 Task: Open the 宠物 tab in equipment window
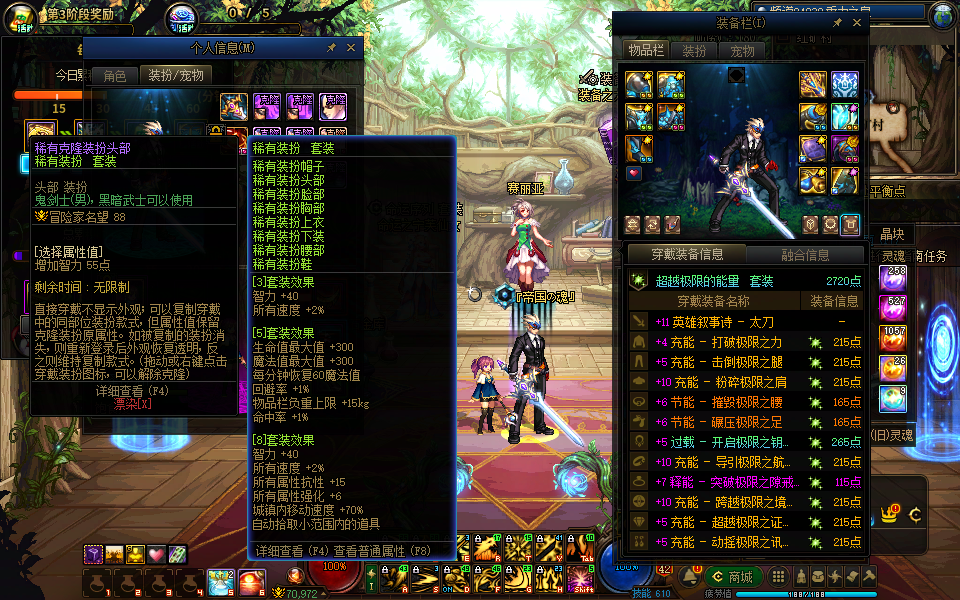click(742, 51)
